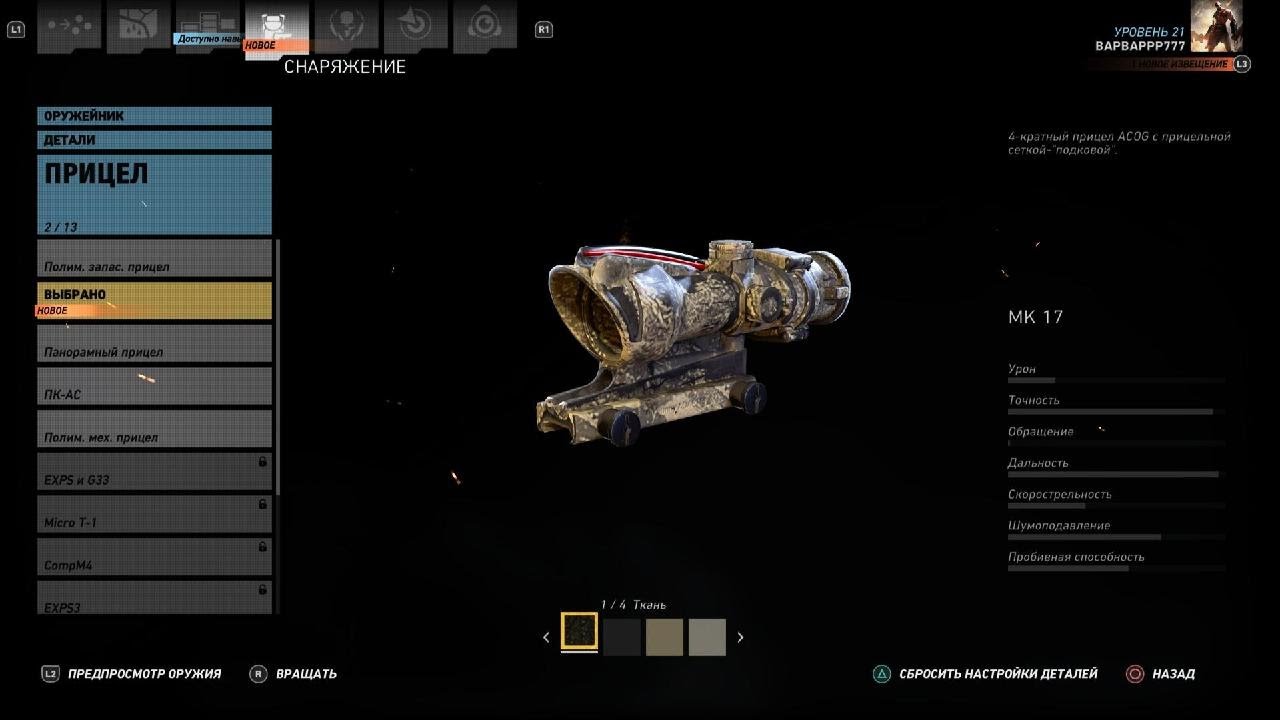
Task: Select the light gray paint swatch
Action: coord(707,637)
